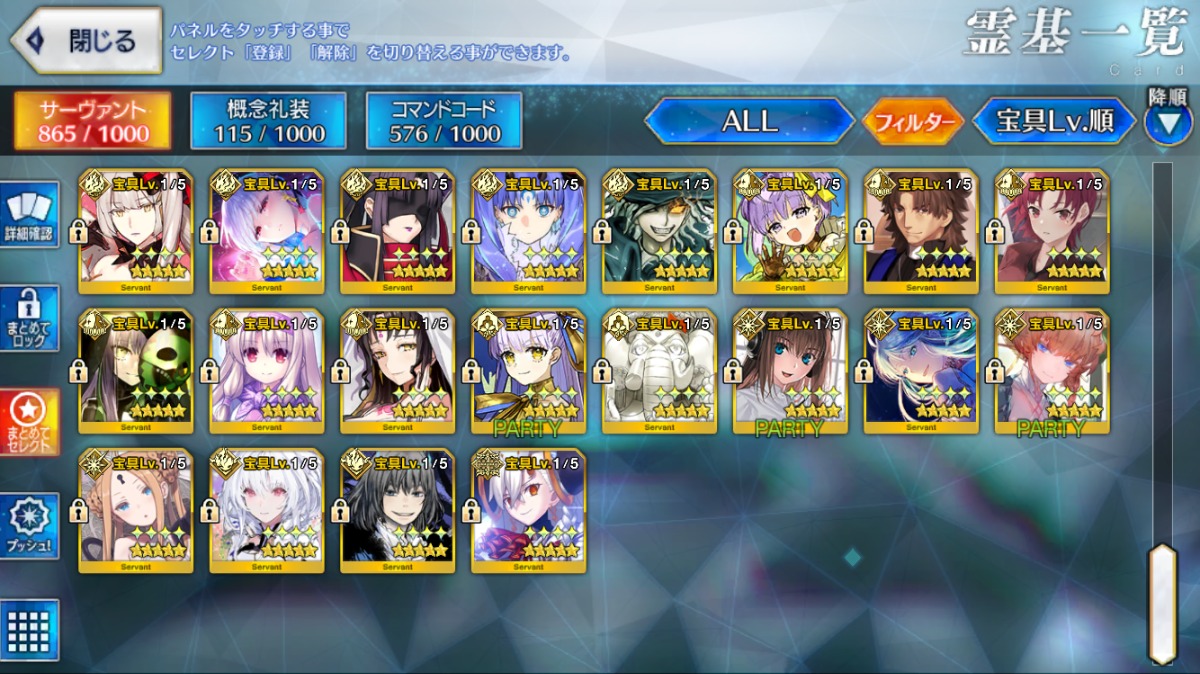Choose the brown-haired man in suit card
The height and width of the screenshot is (674, 1200).
tap(921, 230)
